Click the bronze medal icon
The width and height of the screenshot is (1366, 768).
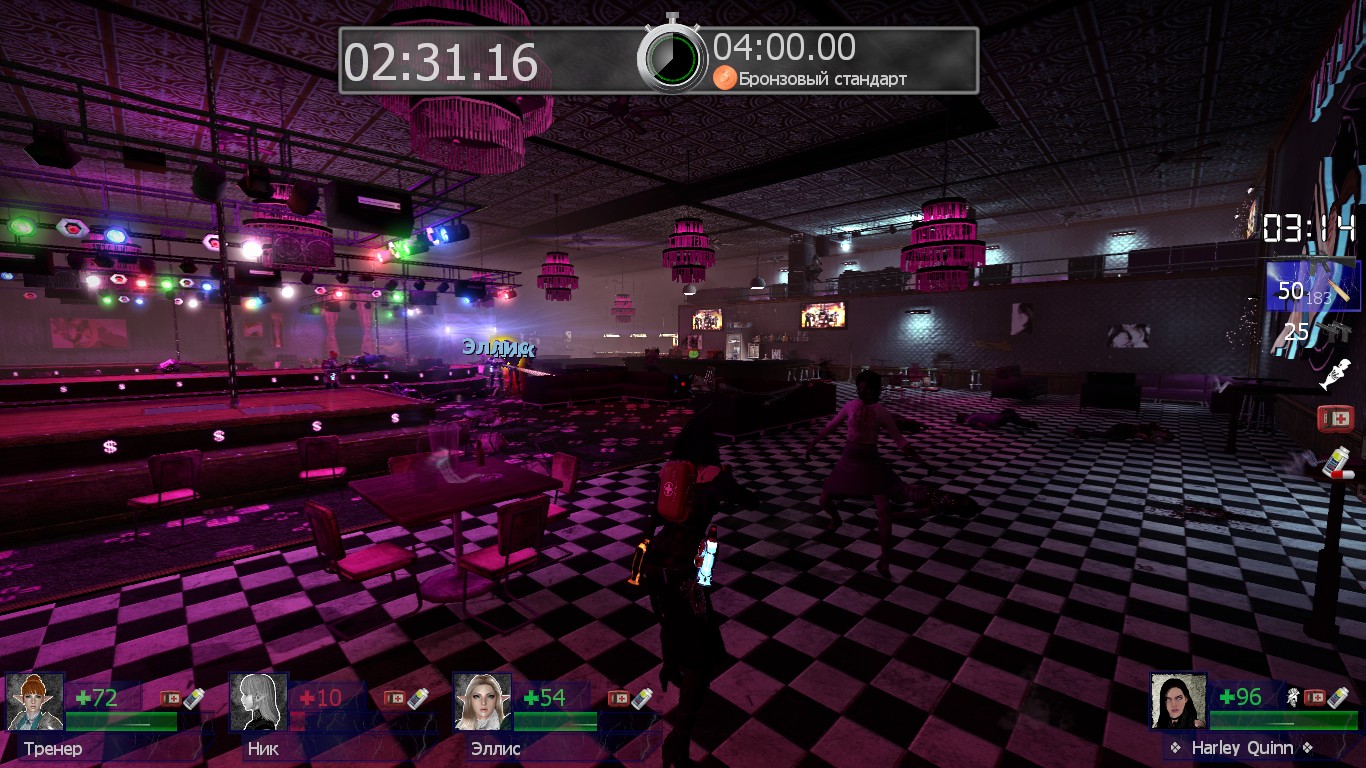pos(724,78)
